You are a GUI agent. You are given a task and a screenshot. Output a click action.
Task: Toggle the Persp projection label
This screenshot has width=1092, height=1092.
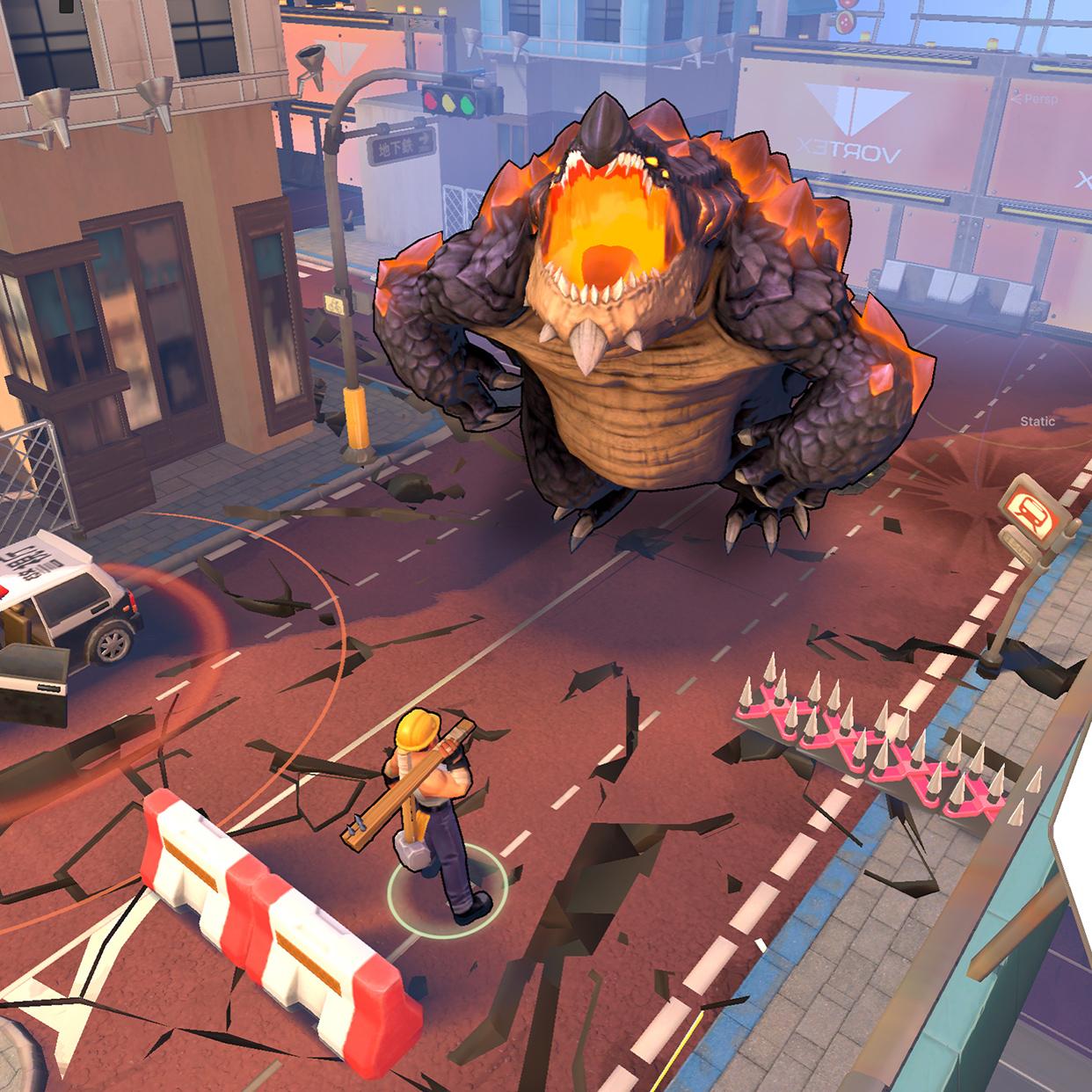pyautogui.click(x=1038, y=99)
